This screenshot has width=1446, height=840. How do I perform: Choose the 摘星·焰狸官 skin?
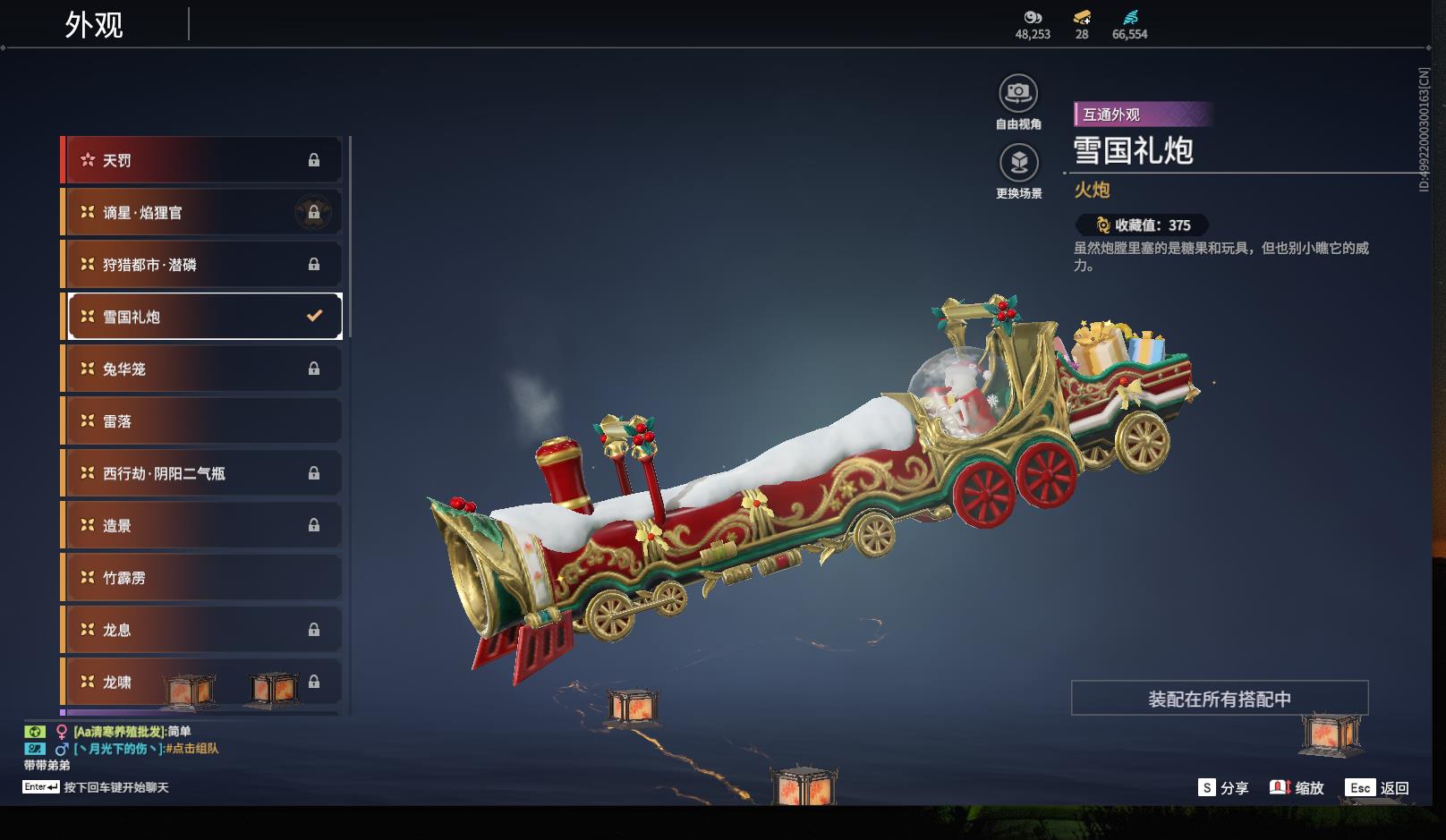click(203, 212)
